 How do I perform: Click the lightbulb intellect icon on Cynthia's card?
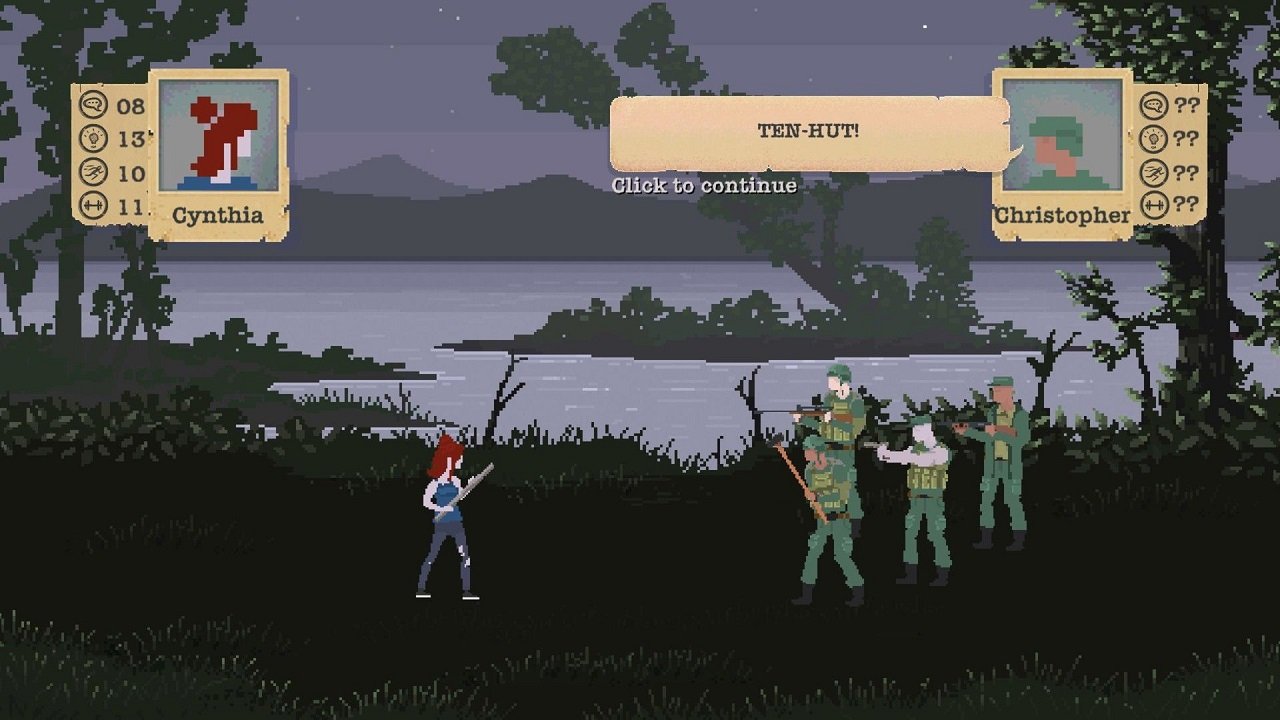pyautogui.click(x=93, y=137)
